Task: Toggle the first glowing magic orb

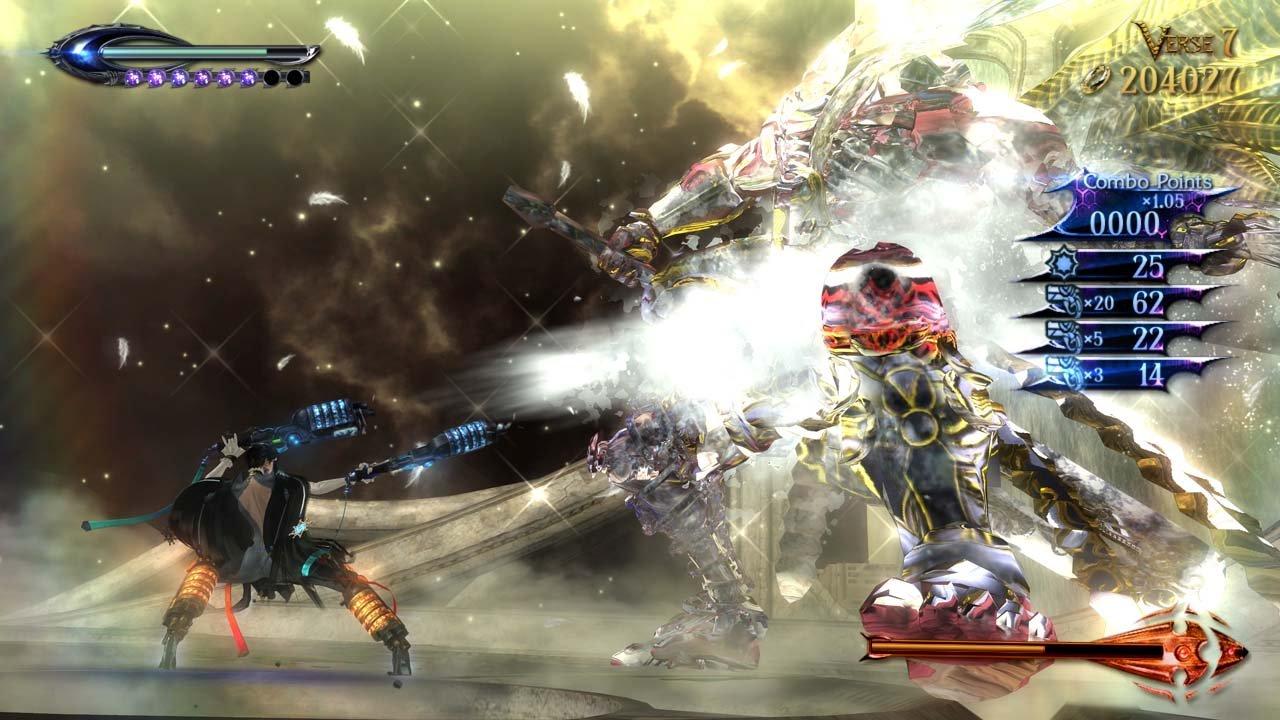Action: click(134, 77)
